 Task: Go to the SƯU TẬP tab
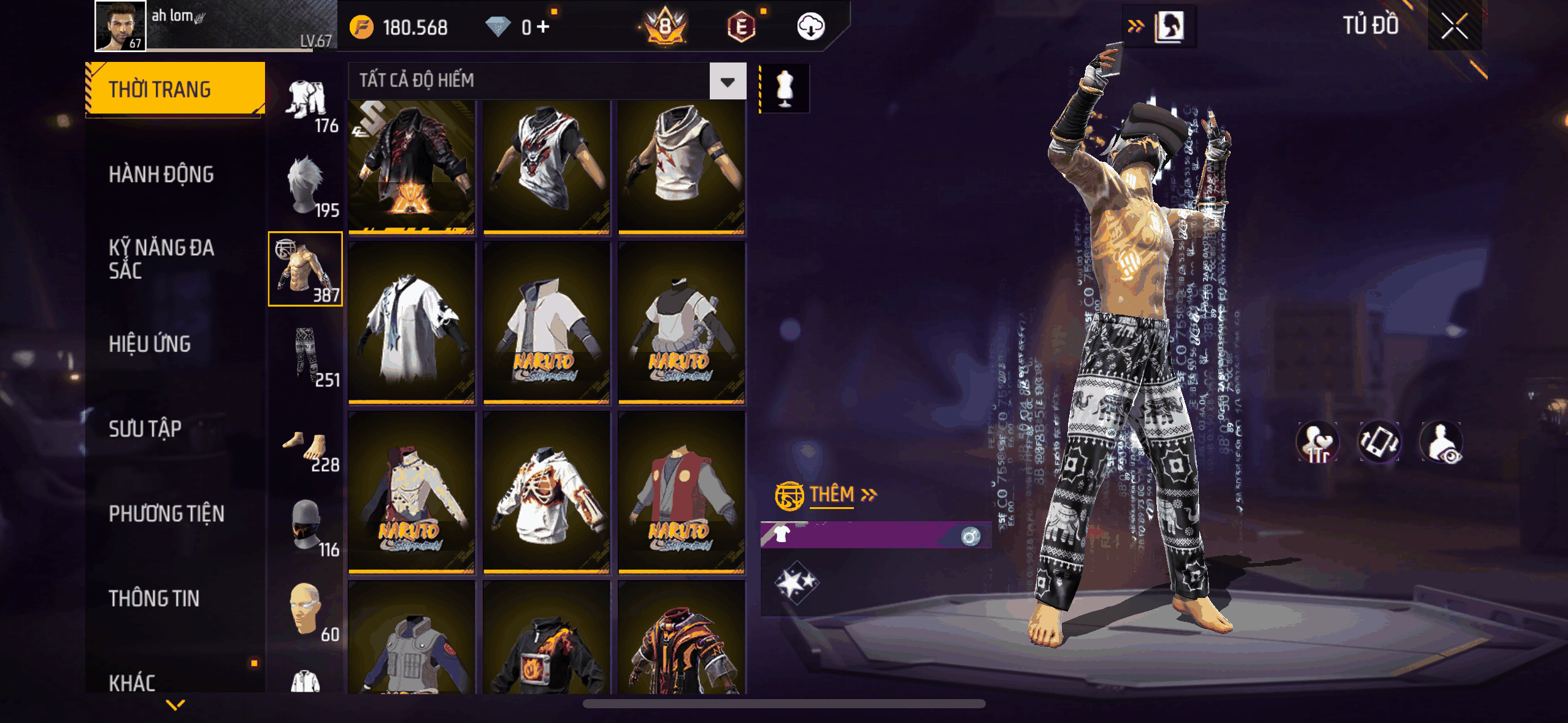click(x=145, y=429)
